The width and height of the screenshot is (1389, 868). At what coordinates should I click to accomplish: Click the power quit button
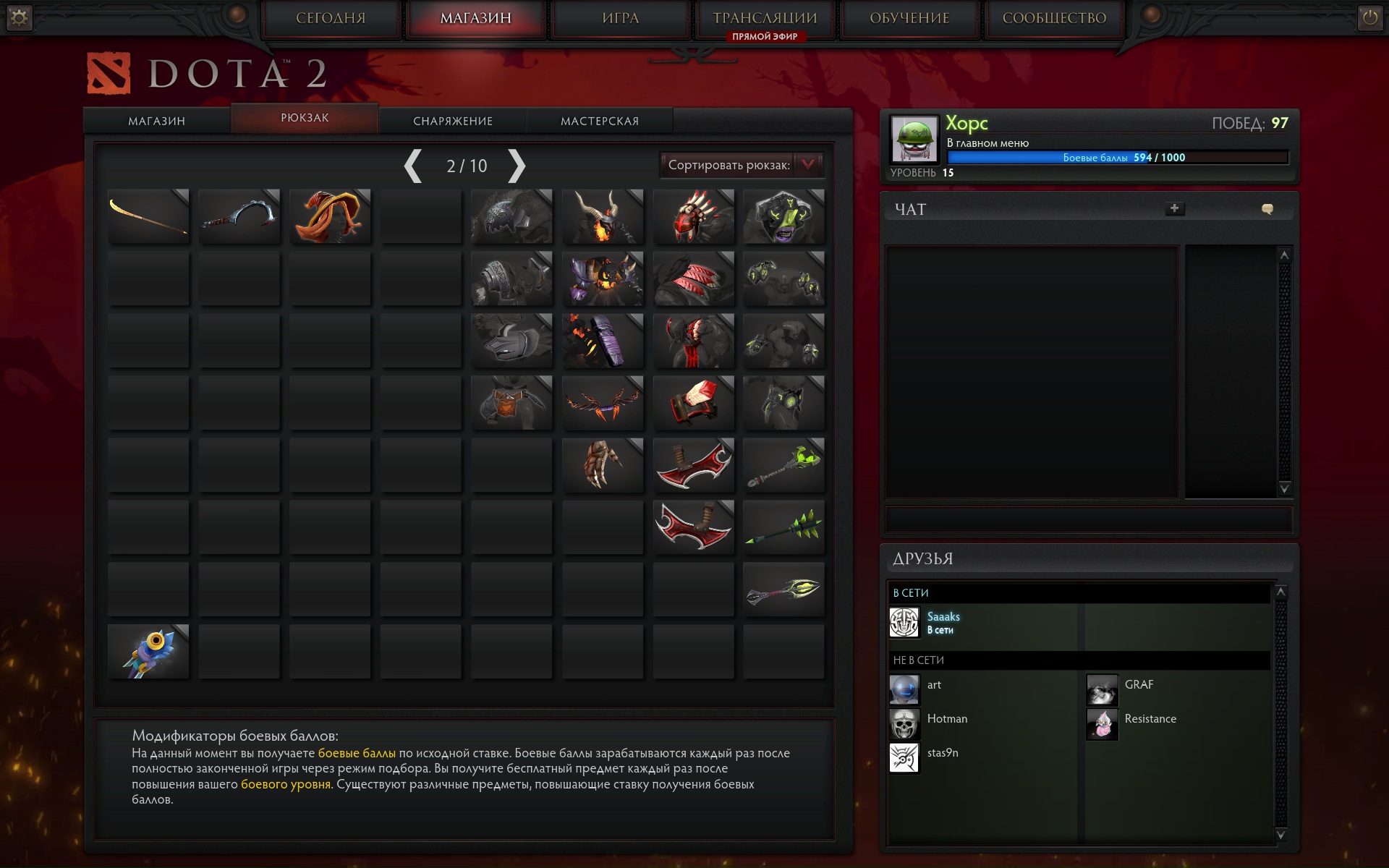pyautogui.click(x=1369, y=17)
